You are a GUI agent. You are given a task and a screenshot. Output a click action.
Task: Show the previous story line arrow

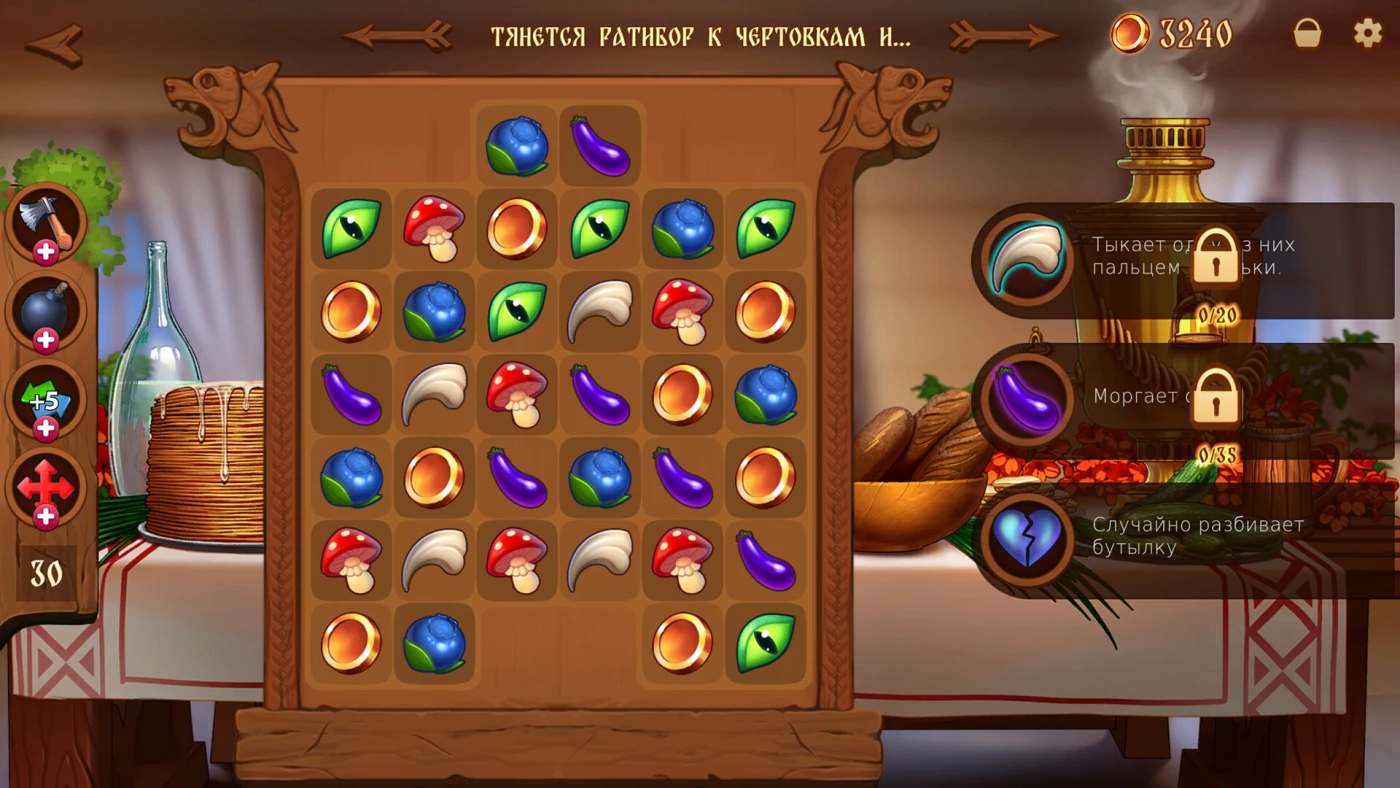click(397, 36)
